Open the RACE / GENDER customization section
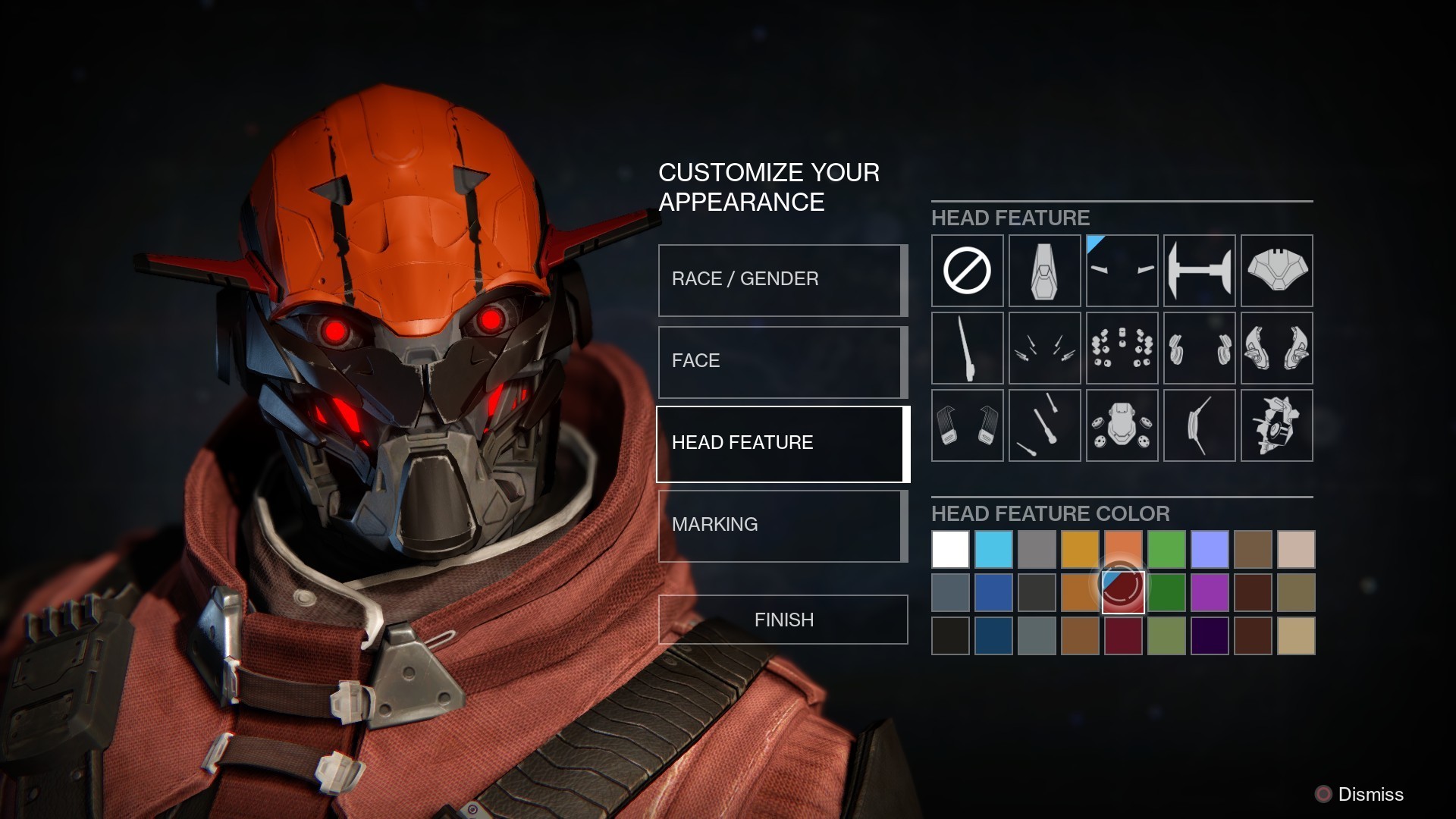 (782, 279)
